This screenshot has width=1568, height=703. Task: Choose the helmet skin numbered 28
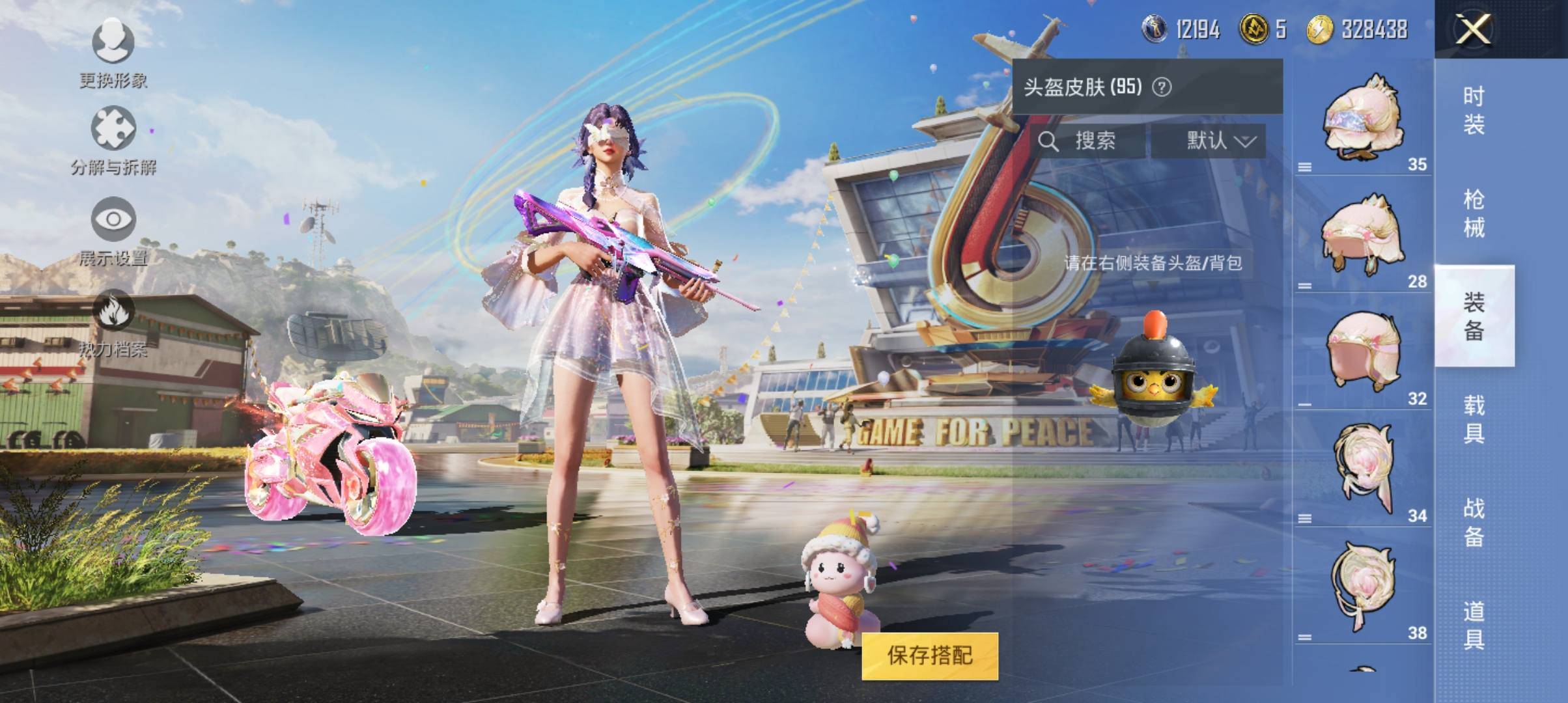pyautogui.click(x=1363, y=235)
